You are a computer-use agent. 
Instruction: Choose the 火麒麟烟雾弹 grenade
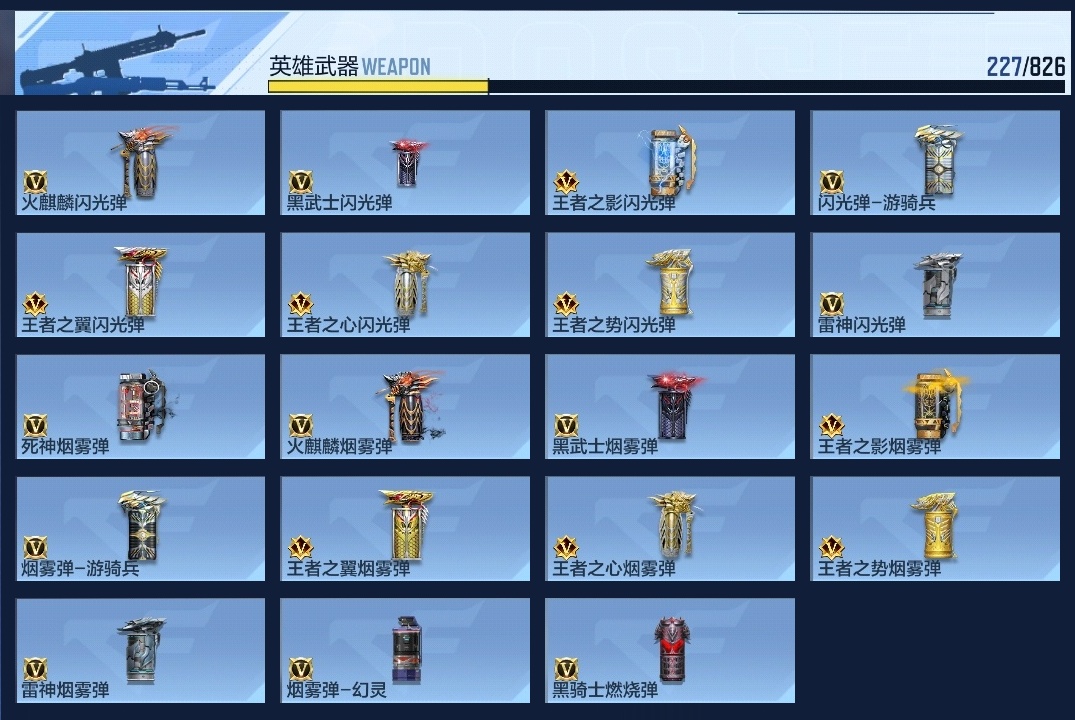tap(405, 407)
